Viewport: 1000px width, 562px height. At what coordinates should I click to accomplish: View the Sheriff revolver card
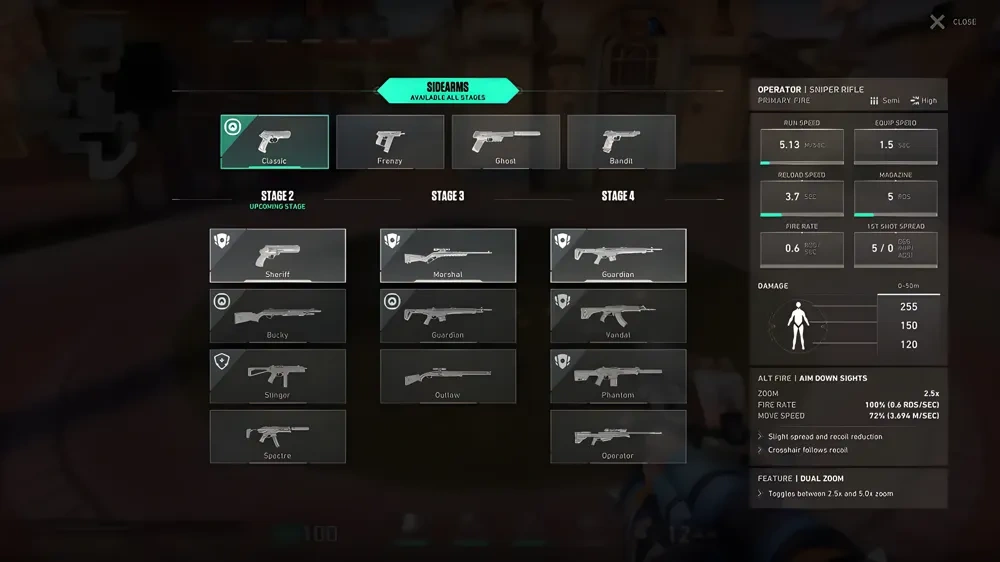278,256
